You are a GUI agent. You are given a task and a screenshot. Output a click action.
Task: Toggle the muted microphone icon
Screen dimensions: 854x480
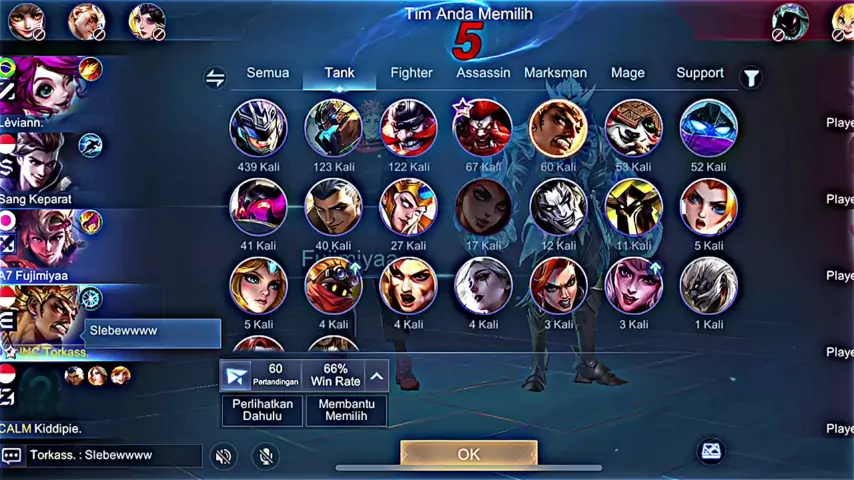pyautogui.click(x=266, y=456)
